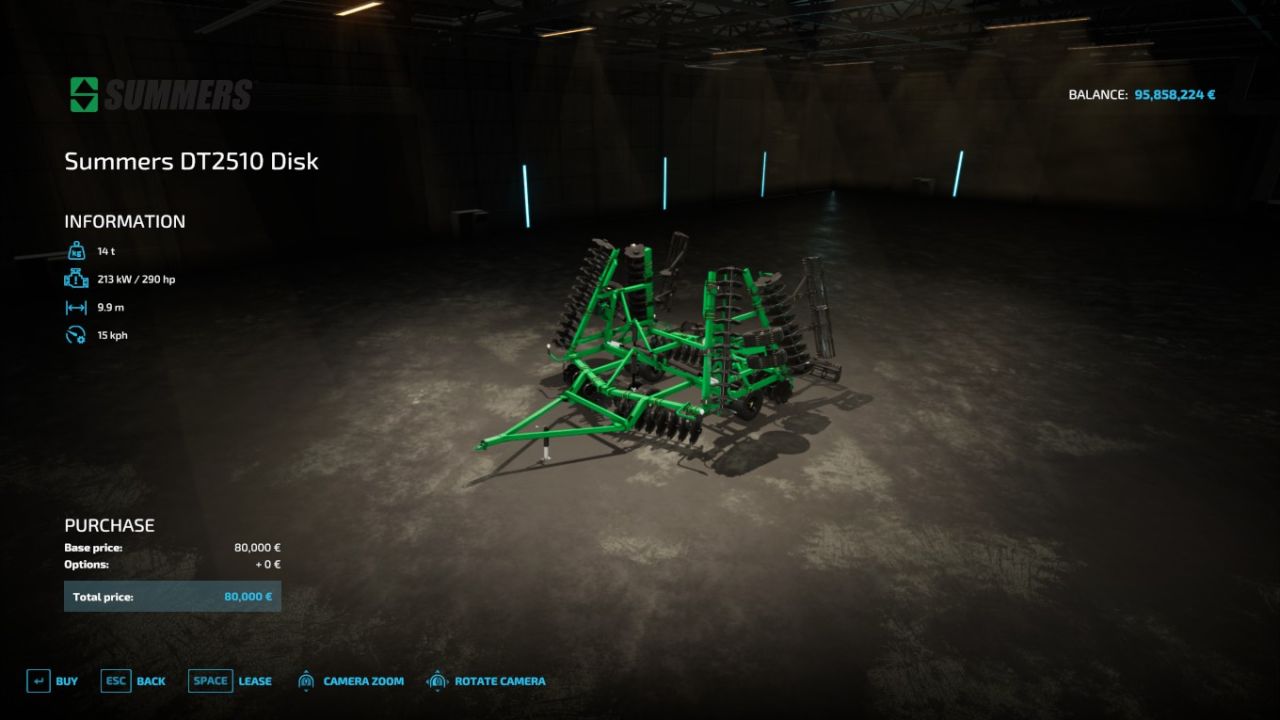Click the INFORMATION section header
Screen dimensions: 1280x720
coord(124,221)
